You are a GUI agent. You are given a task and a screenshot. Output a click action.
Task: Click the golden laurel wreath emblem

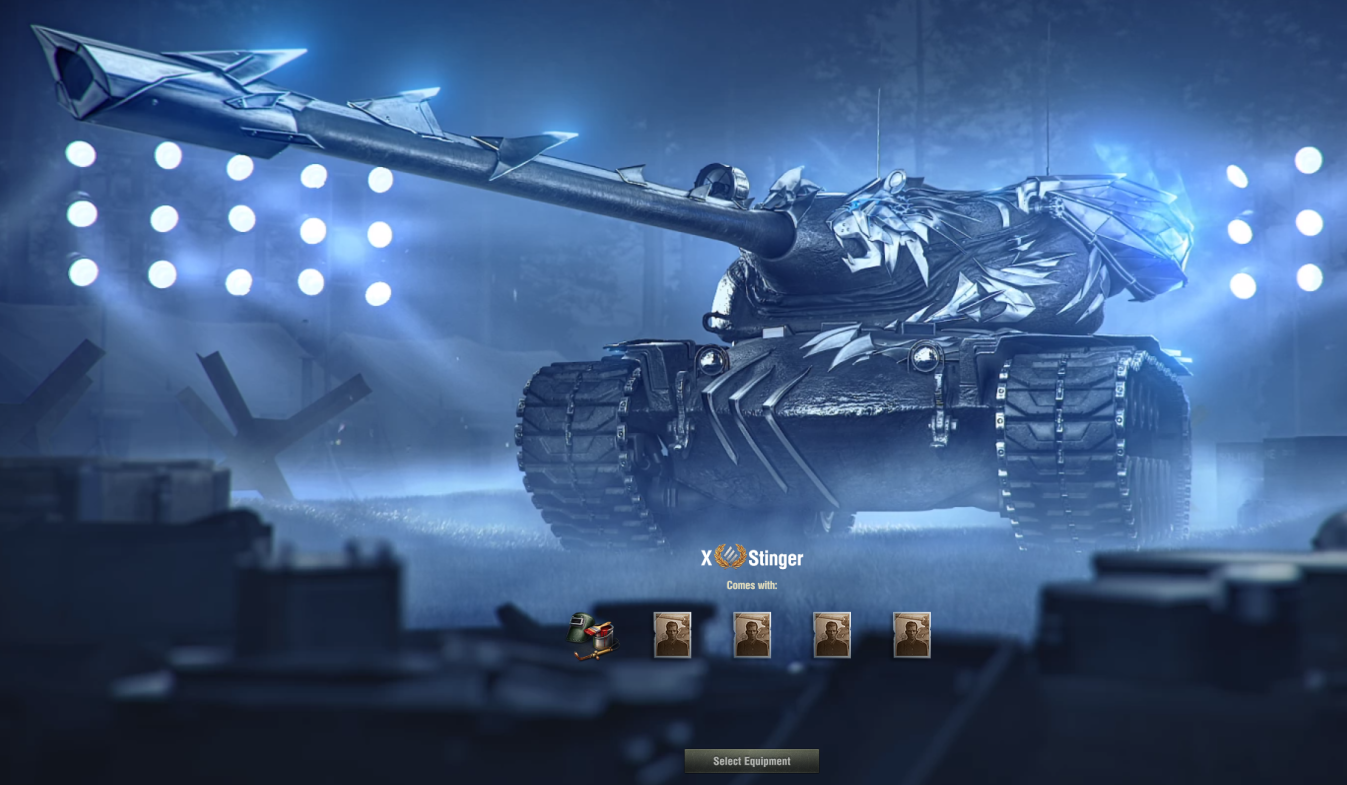coord(729,558)
